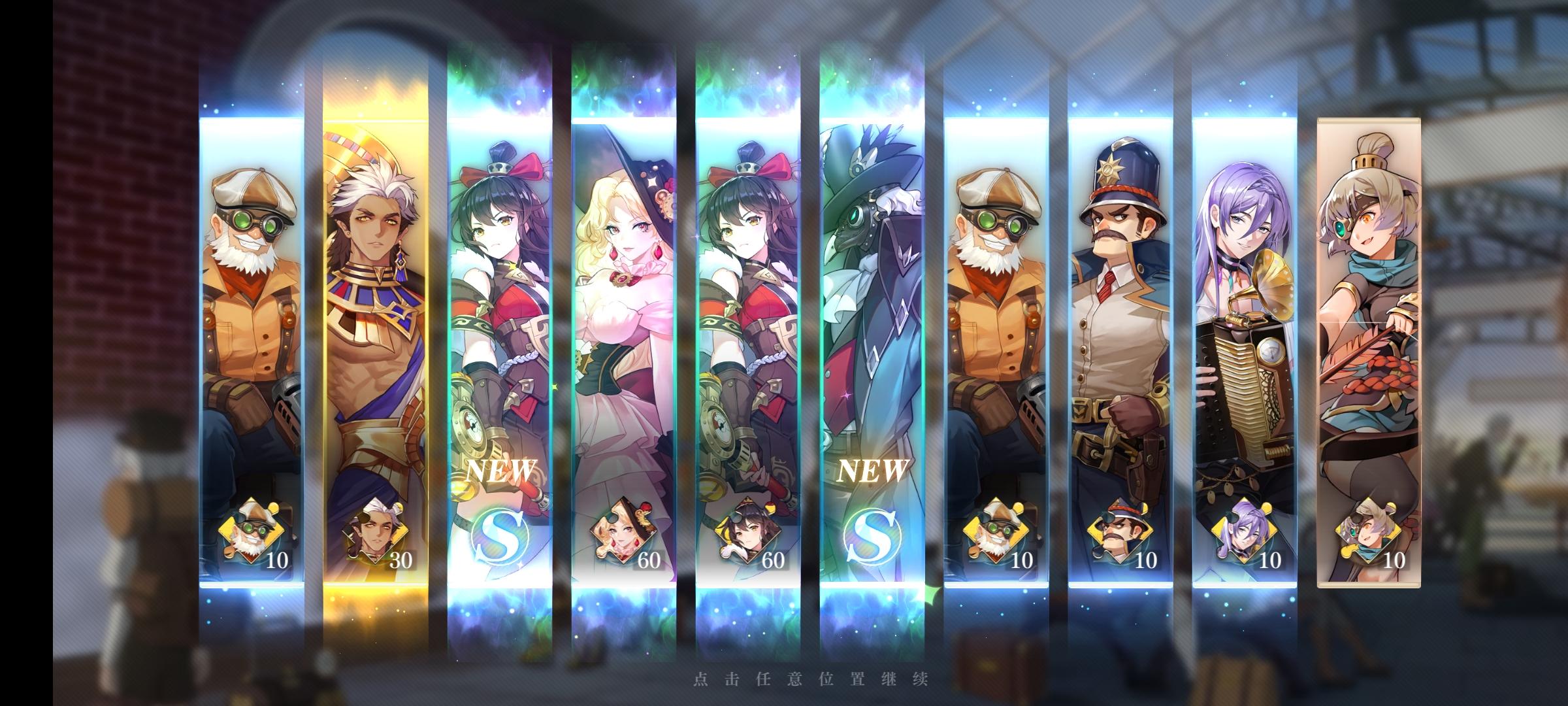Expand the plague doctor card for details
Viewport: 1568px width, 706px height.
click(x=869, y=294)
